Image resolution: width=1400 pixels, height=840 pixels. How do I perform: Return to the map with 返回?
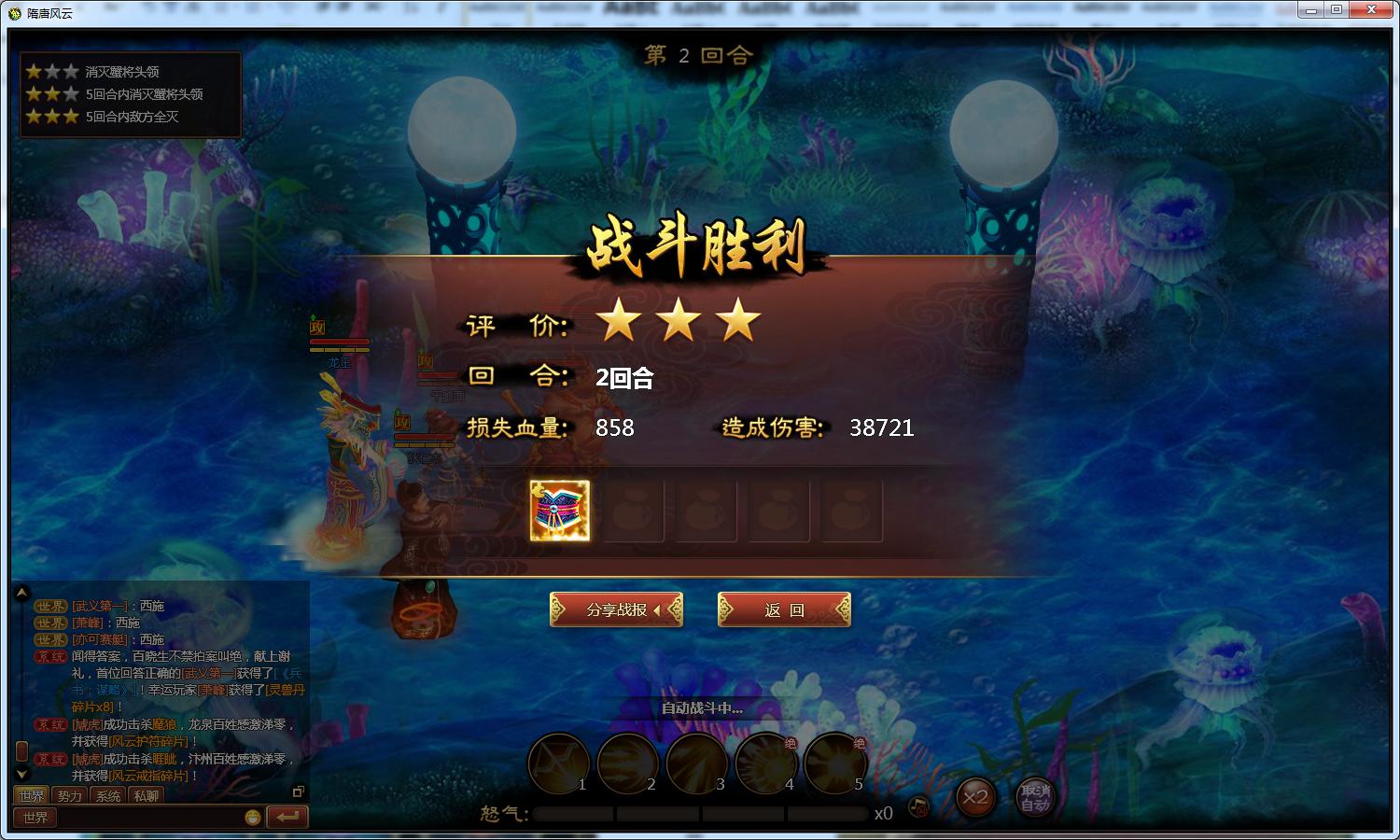(784, 609)
